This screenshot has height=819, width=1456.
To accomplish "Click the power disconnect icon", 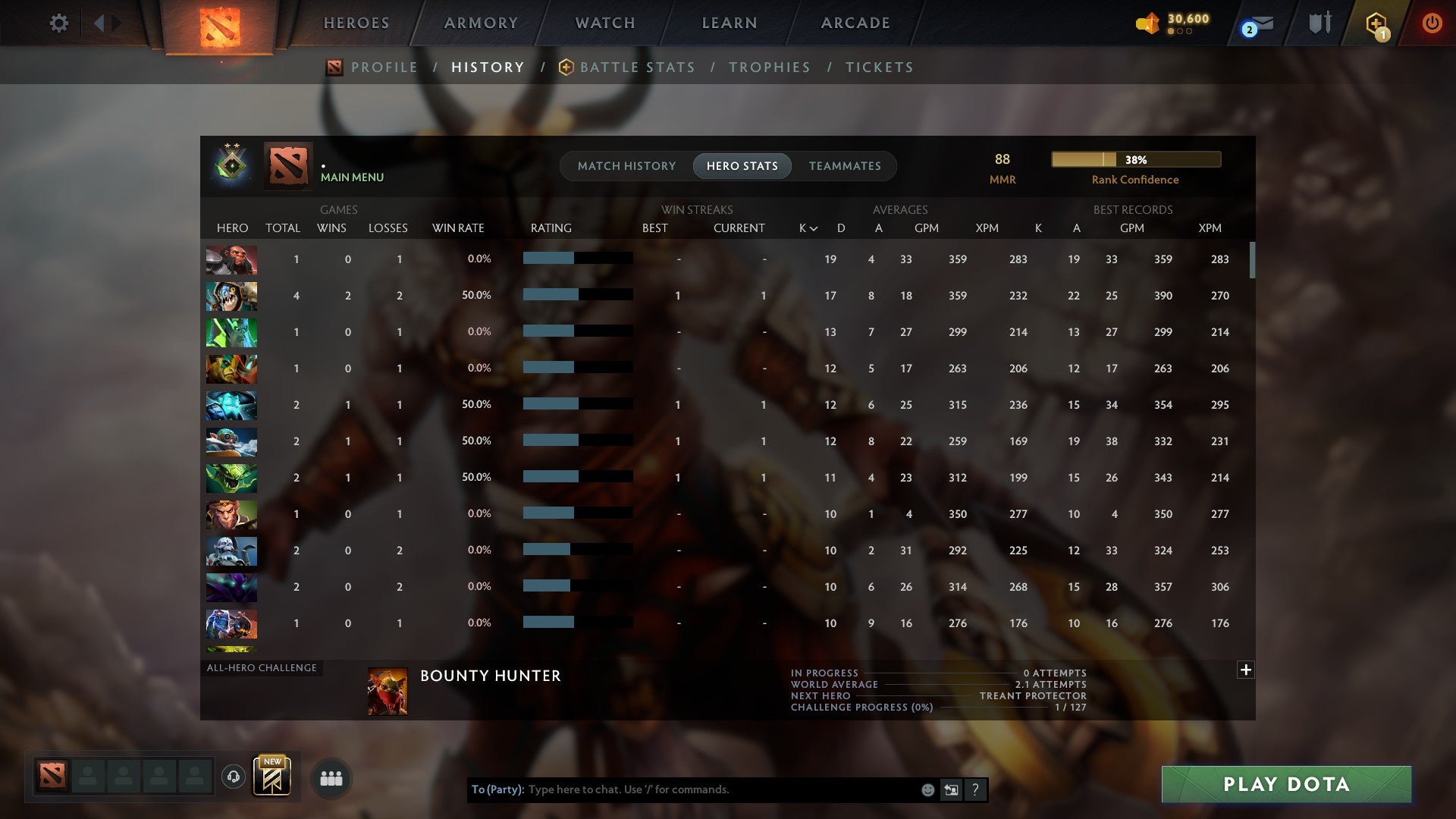I will tap(1432, 23).
